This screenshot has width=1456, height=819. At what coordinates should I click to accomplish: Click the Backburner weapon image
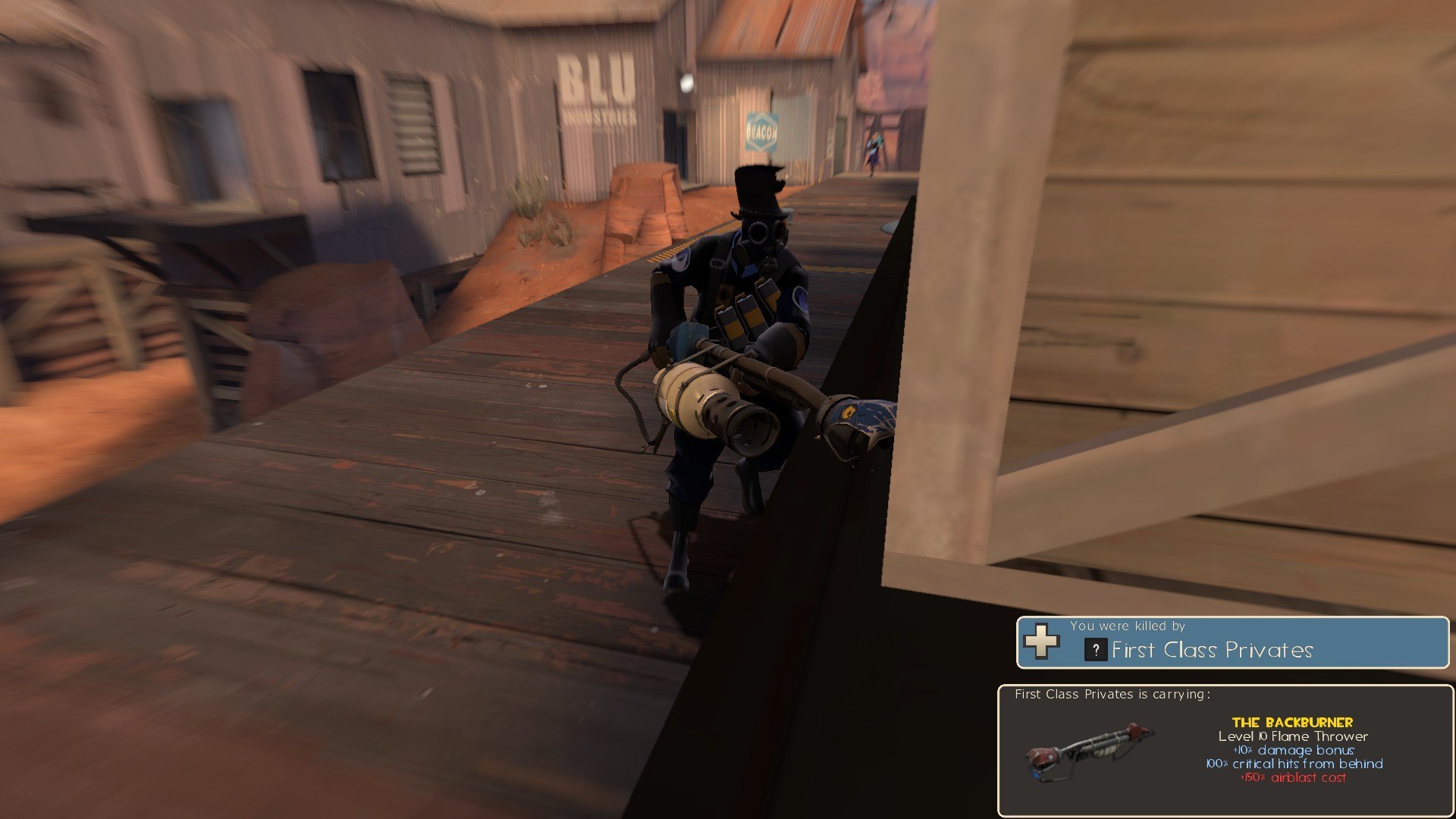(1089, 750)
